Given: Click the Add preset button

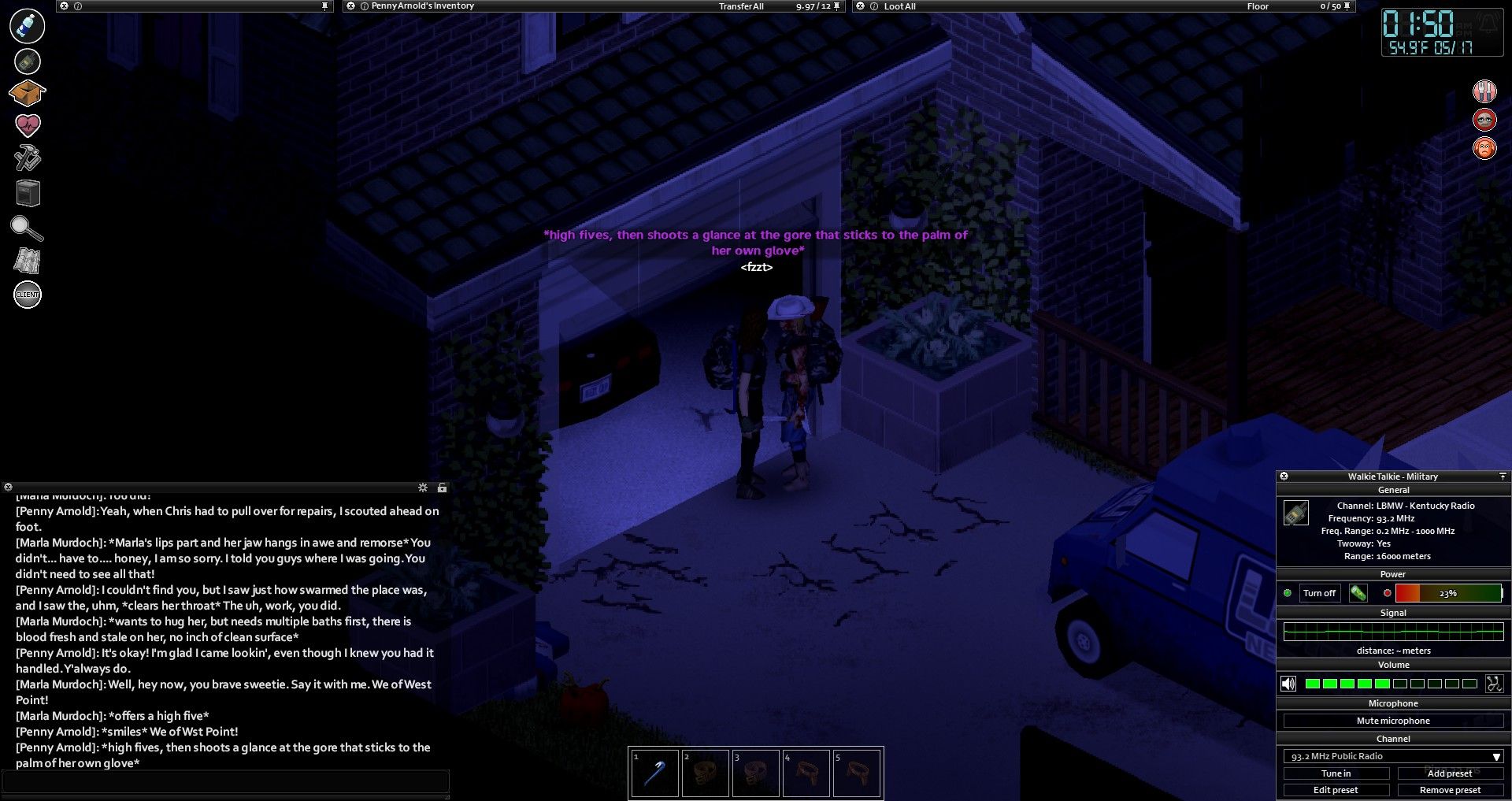Looking at the screenshot, I should [1450, 773].
